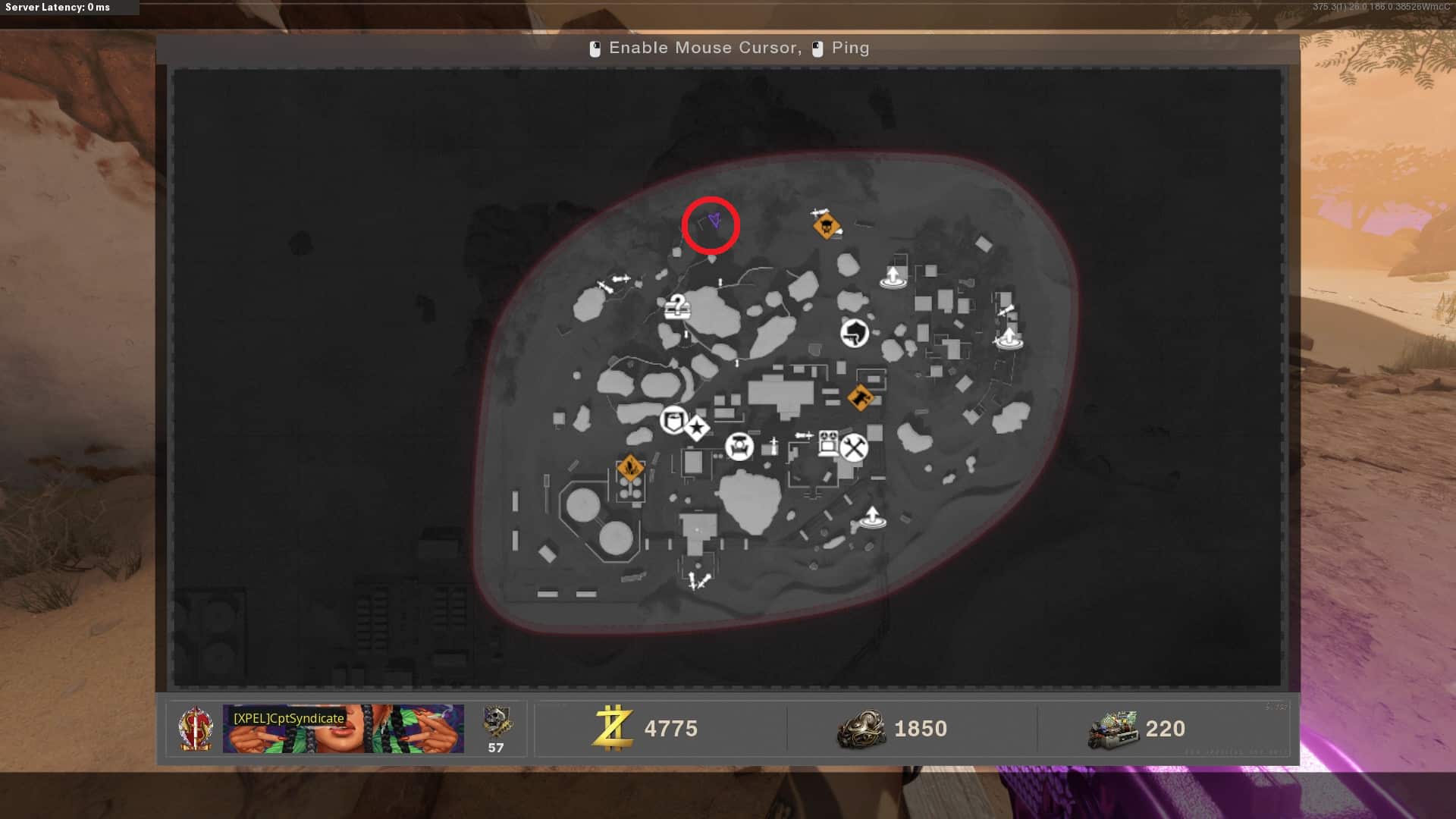
Task: Ping the Pack-a-Punch fist and gun marker
Action: point(855,332)
